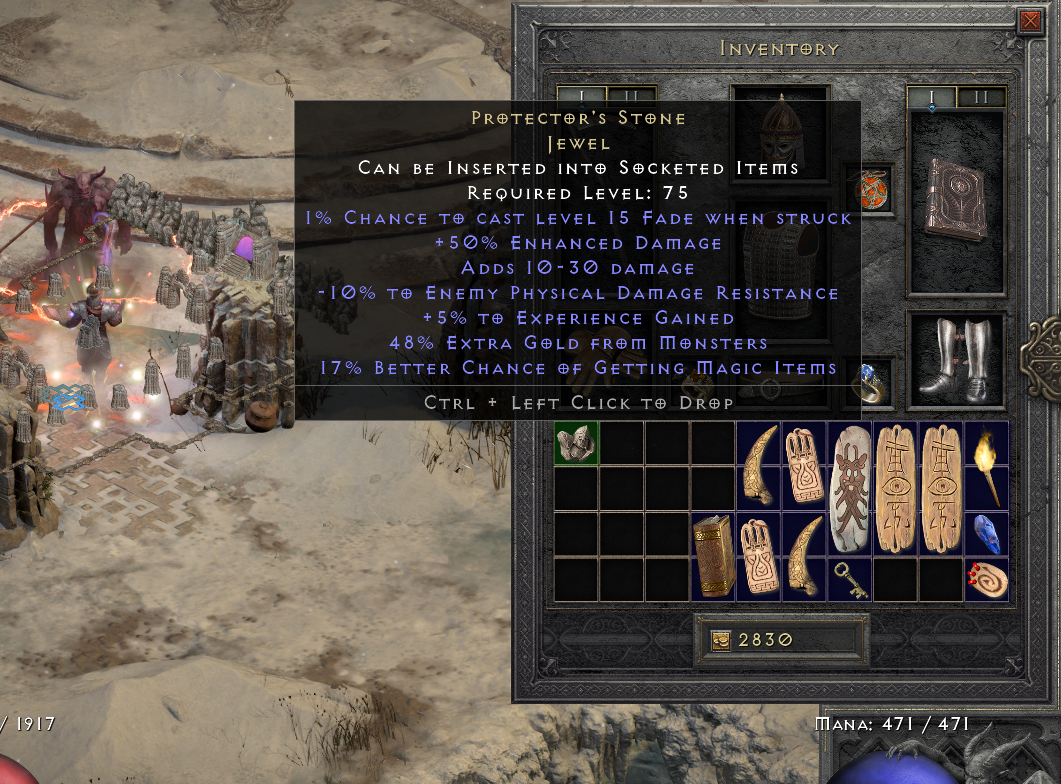Select the blue mask-shaped item
Image resolution: width=1061 pixels, height=784 pixels.
987,534
